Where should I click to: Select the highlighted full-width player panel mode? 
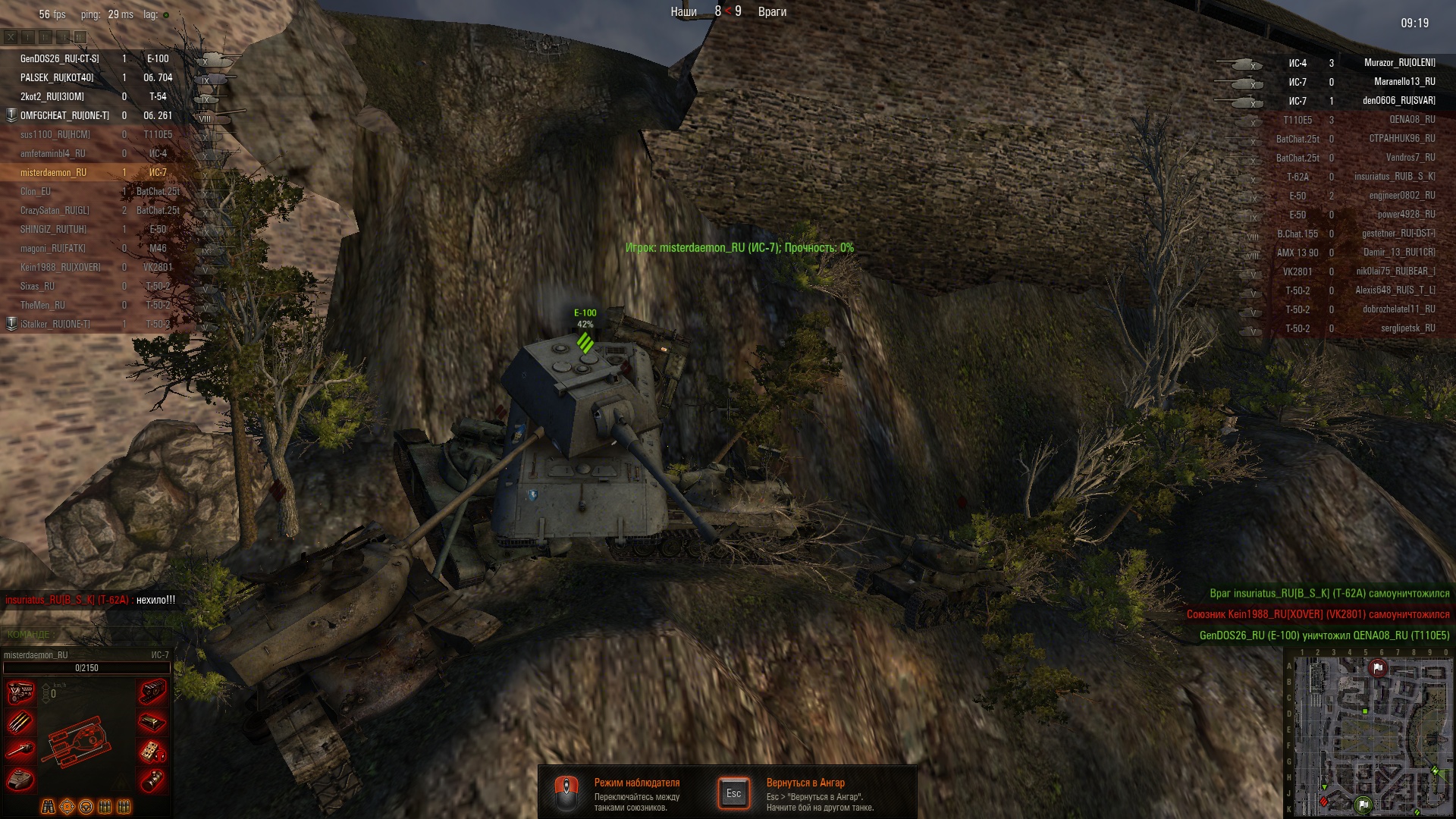tap(80, 36)
